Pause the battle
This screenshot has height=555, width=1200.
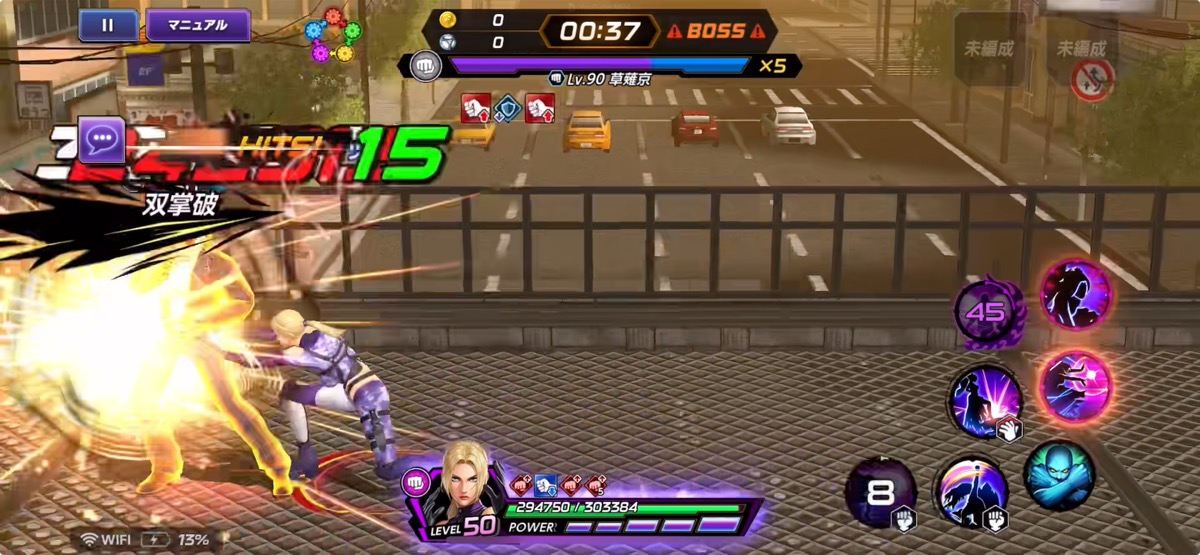tap(108, 25)
